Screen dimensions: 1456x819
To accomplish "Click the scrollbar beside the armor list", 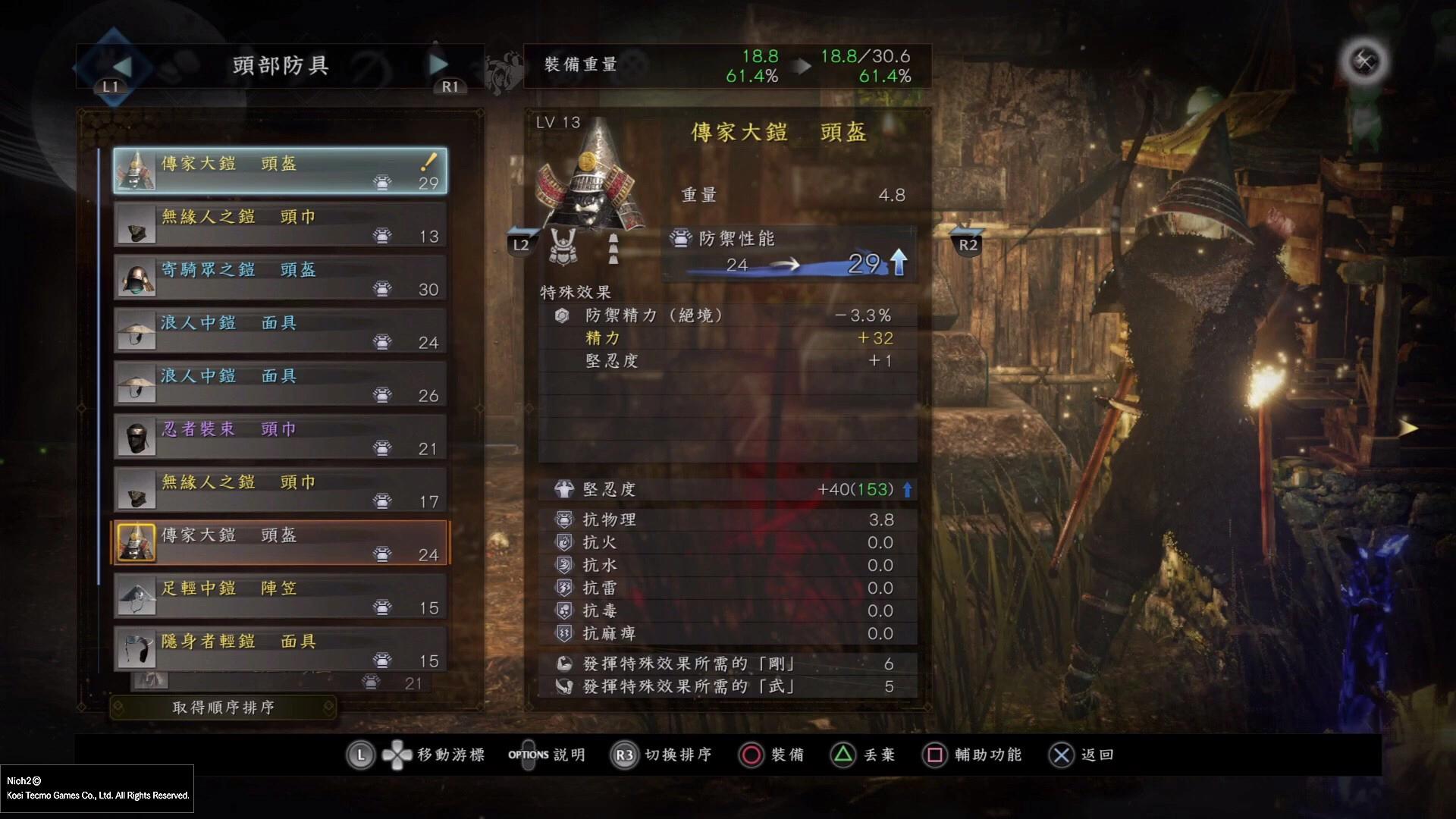I will pos(100,379).
